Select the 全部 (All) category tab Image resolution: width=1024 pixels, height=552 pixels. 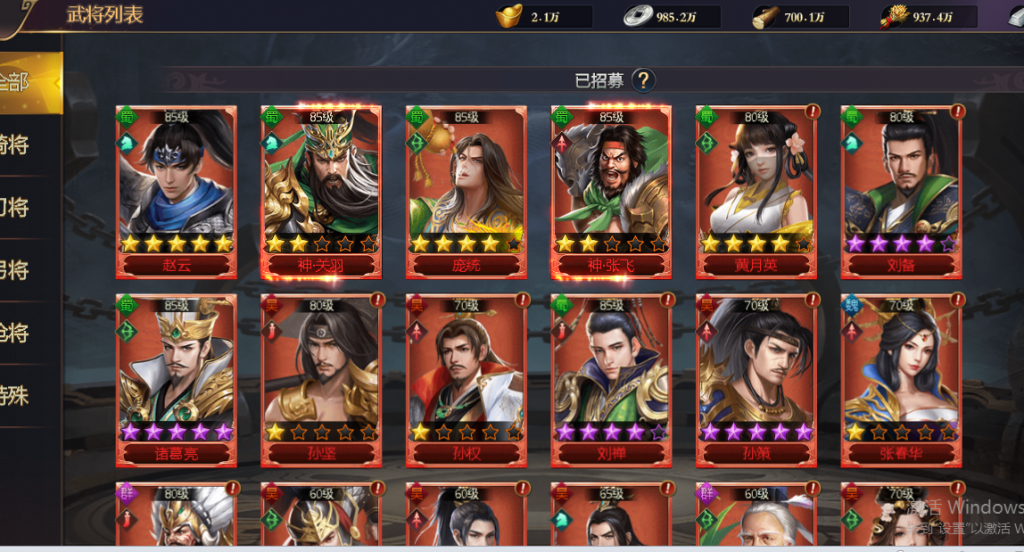[x=25, y=82]
